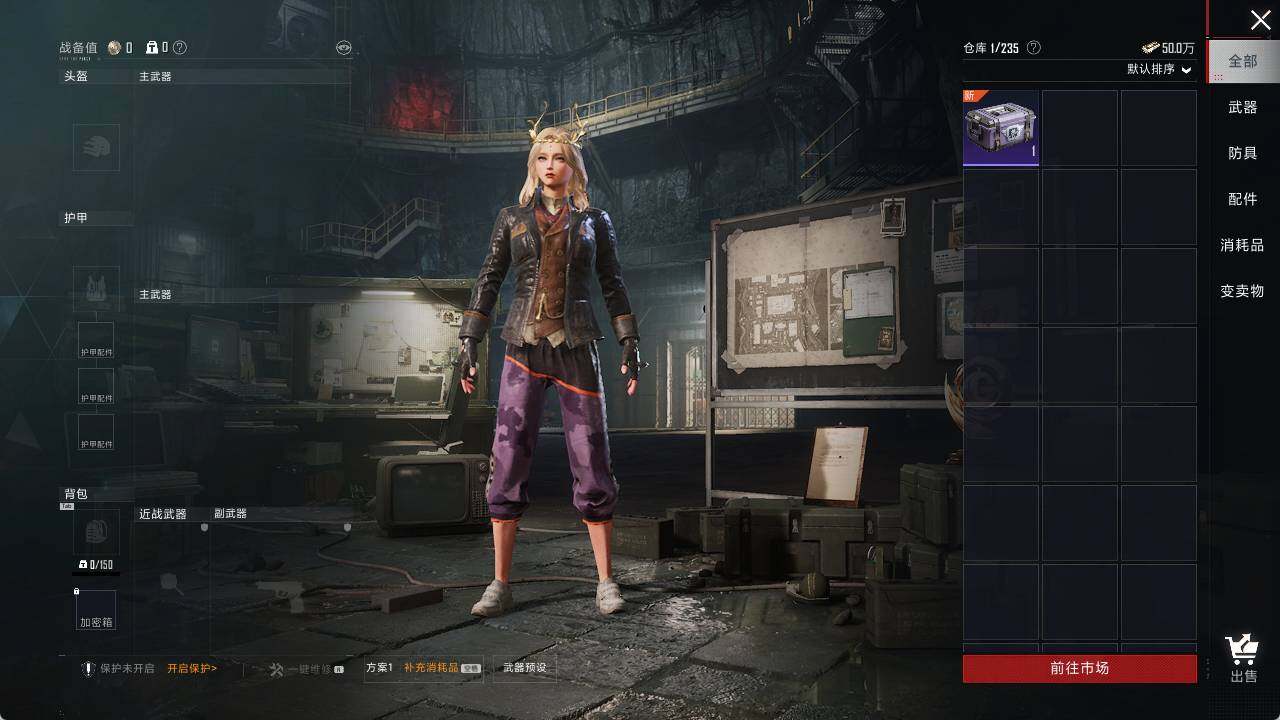
Task: Click the 开启保护 (Enable Protection) link
Action: click(x=192, y=668)
